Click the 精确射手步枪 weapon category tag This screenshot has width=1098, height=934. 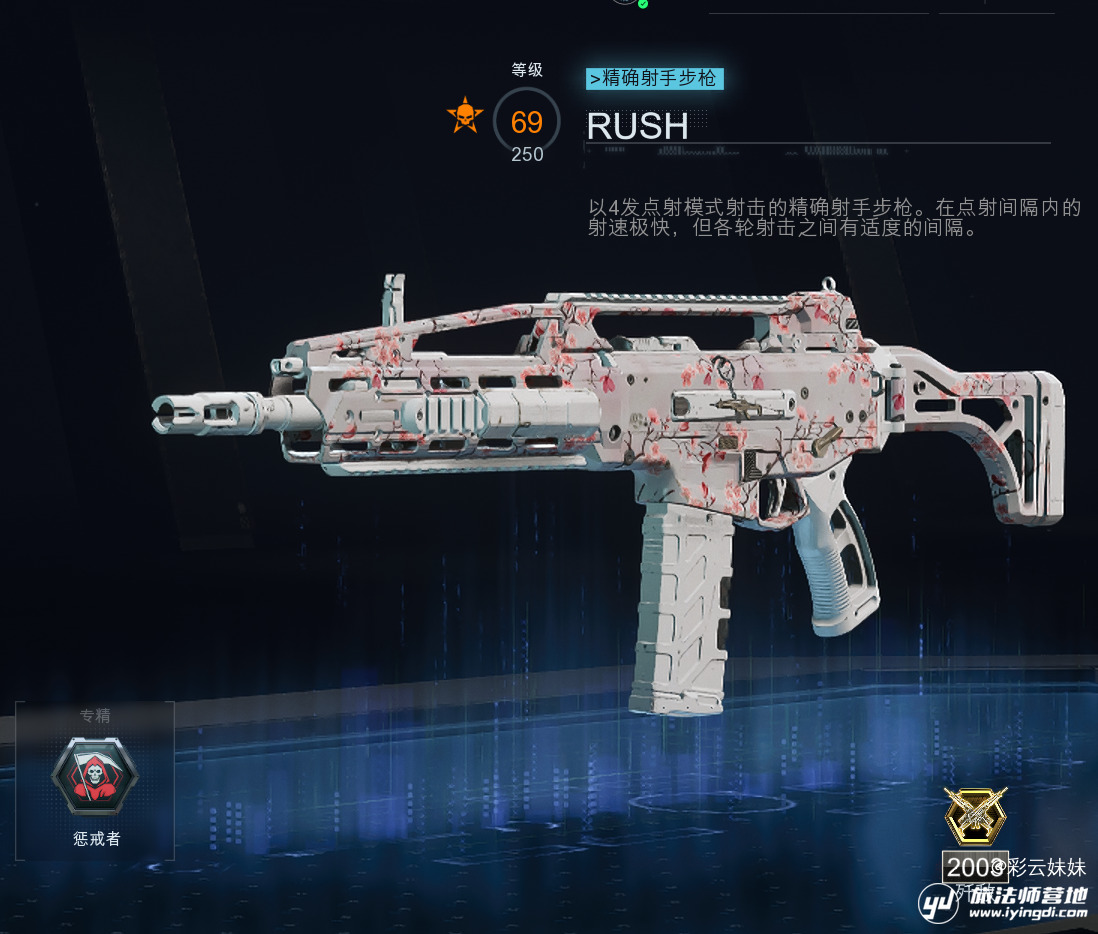654,79
